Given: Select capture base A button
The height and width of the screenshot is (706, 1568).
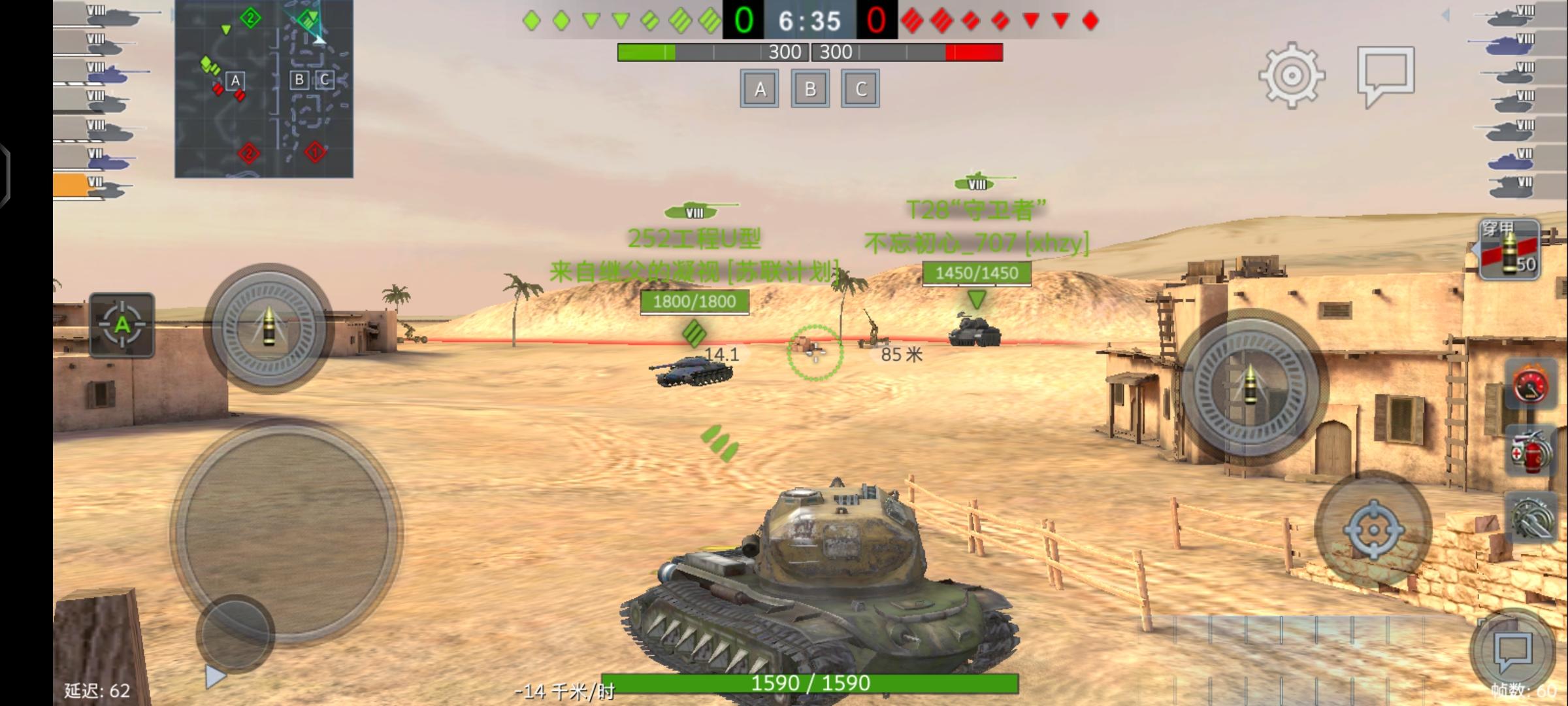Looking at the screenshot, I should (x=759, y=89).
